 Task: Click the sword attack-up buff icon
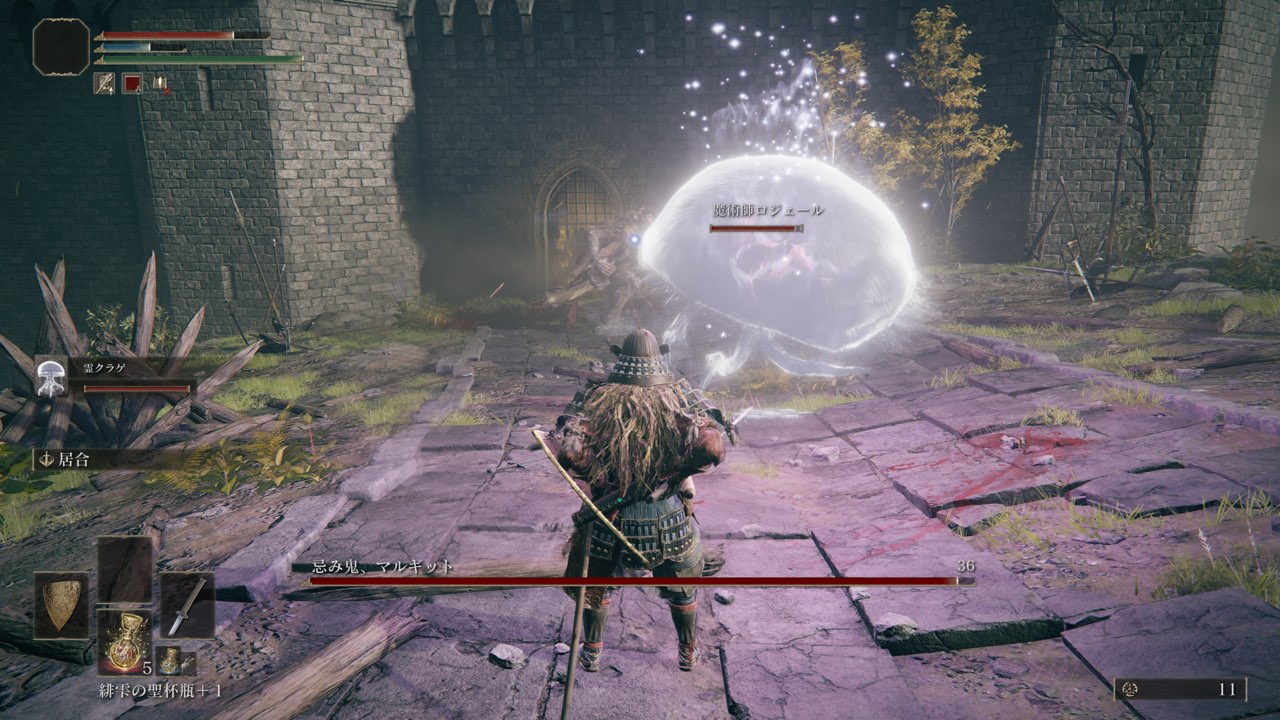(x=104, y=84)
